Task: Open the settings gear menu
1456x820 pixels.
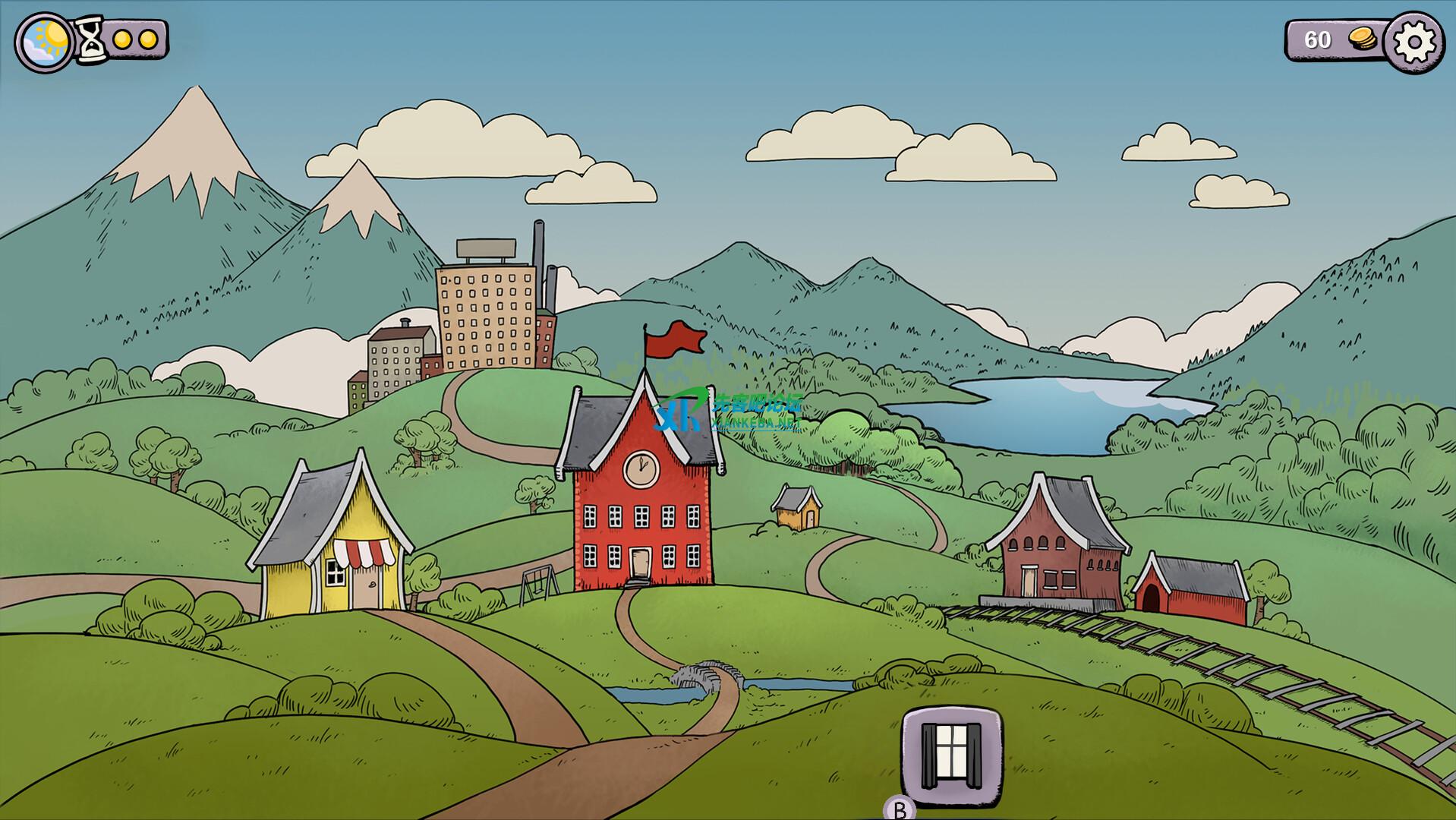Action: (x=1413, y=42)
